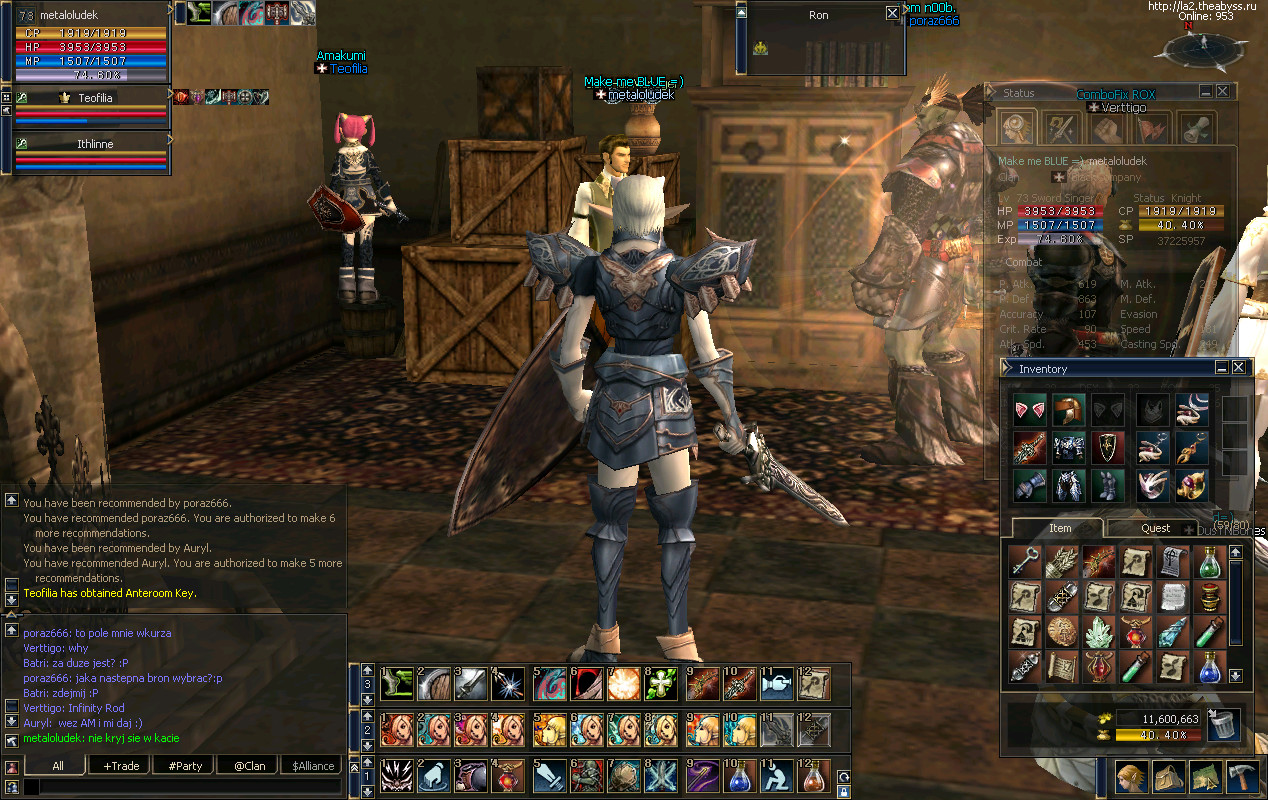Activate the sit-down action in hotbar
This screenshot has width=1268, height=800.
(775, 777)
